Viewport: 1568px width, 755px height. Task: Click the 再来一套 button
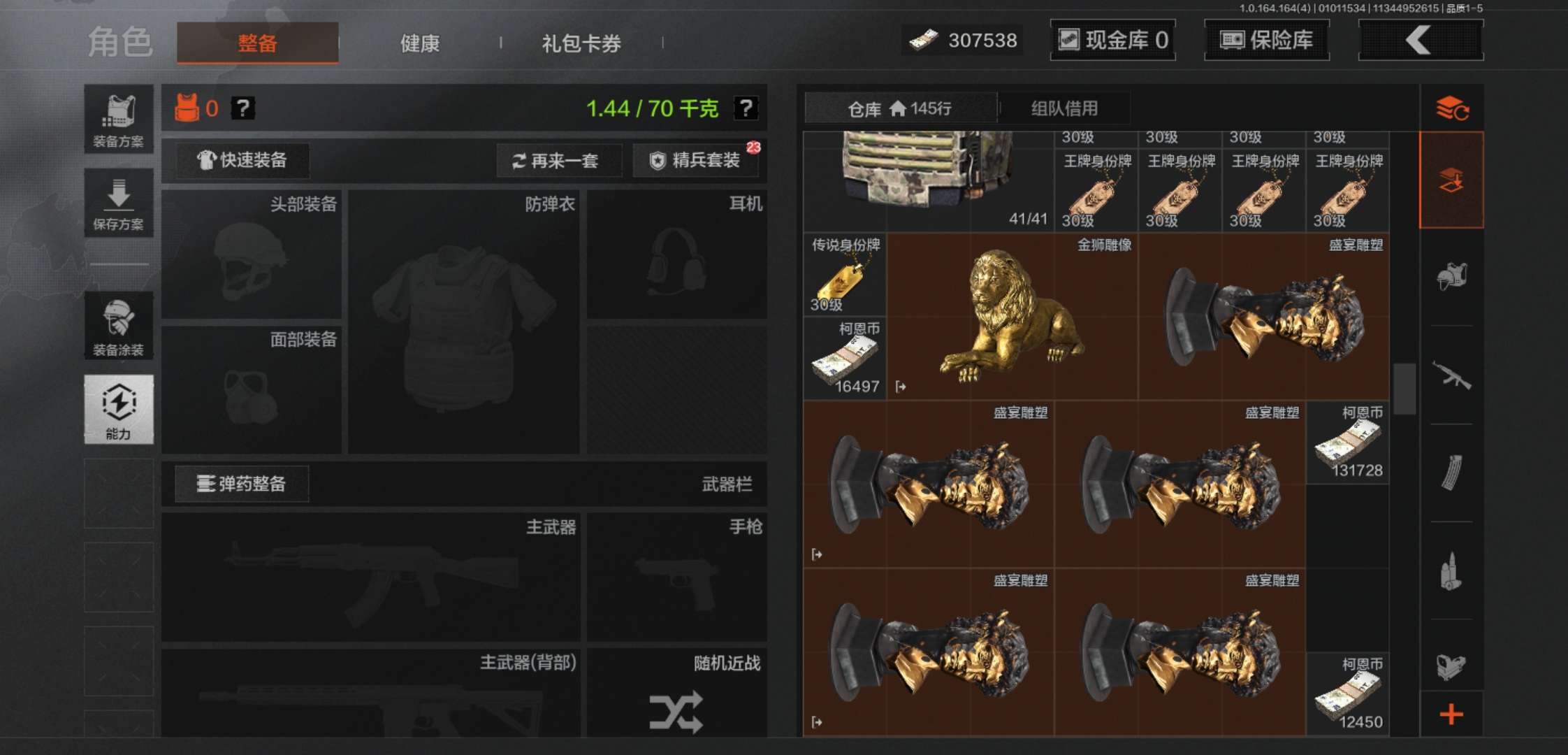(x=559, y=160)
